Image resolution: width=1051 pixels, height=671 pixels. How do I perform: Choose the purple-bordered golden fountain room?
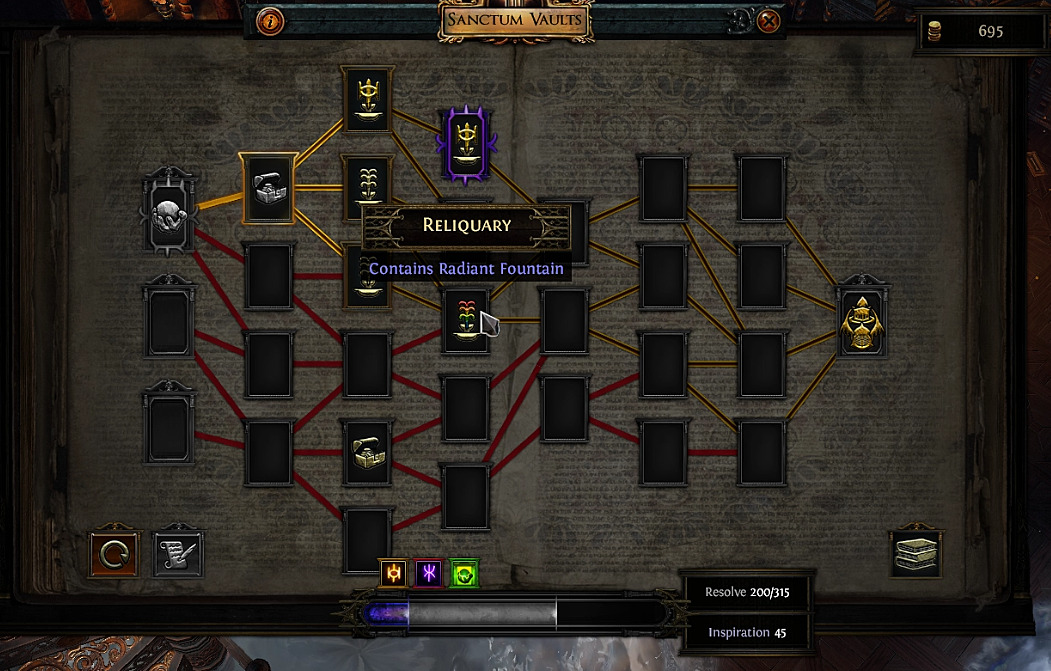tap(466, 144)
